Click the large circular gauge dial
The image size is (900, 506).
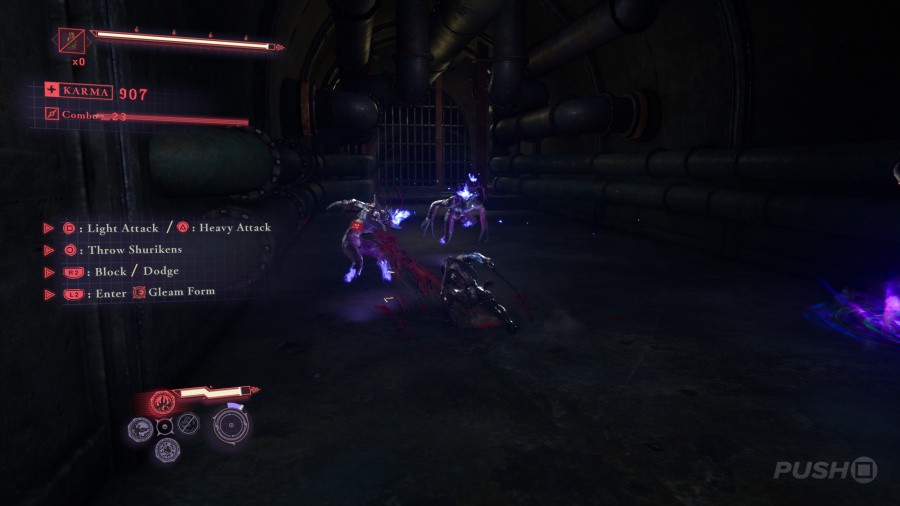[232, 424]
